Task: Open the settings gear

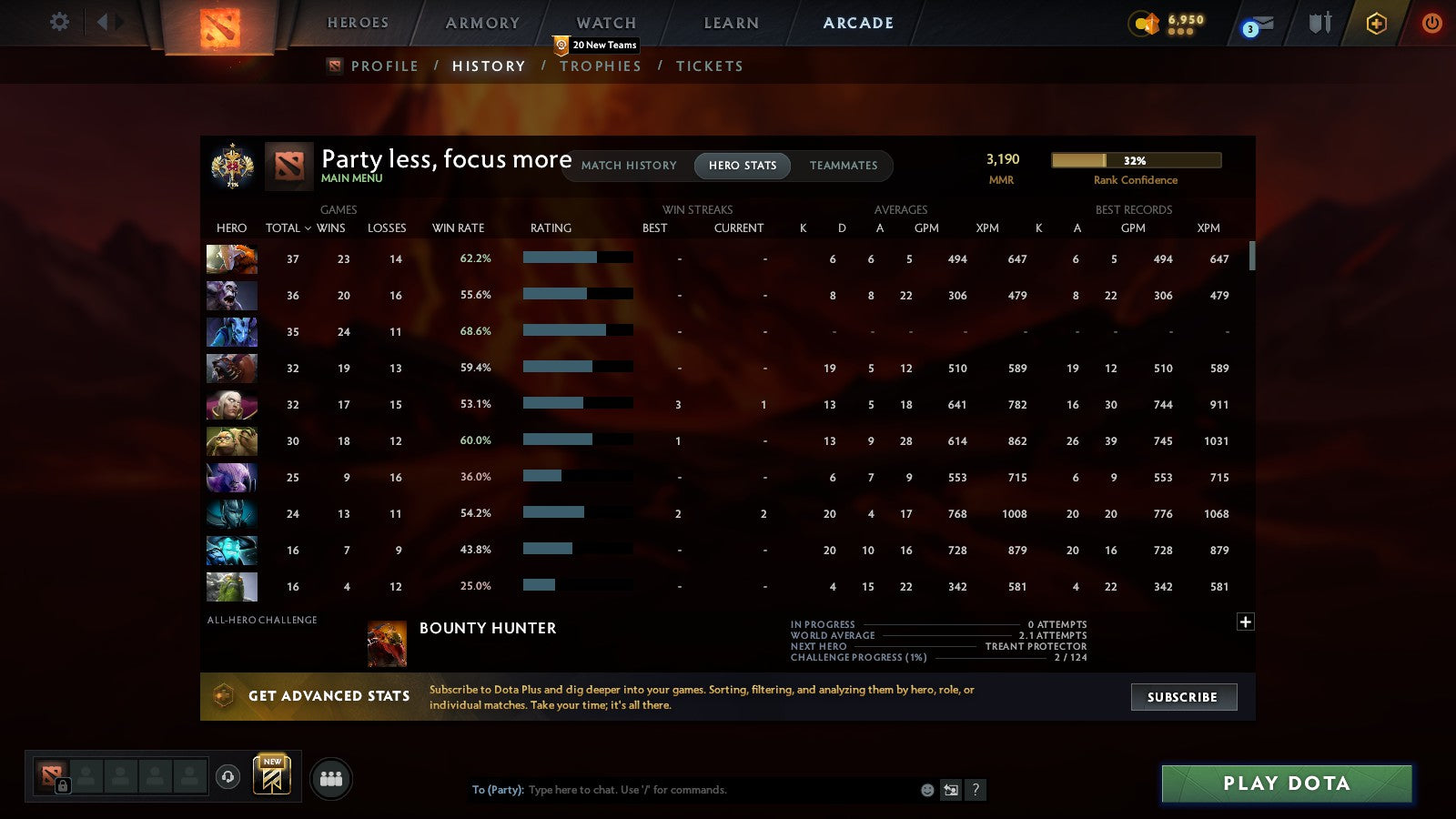Action: coord(59,22)
